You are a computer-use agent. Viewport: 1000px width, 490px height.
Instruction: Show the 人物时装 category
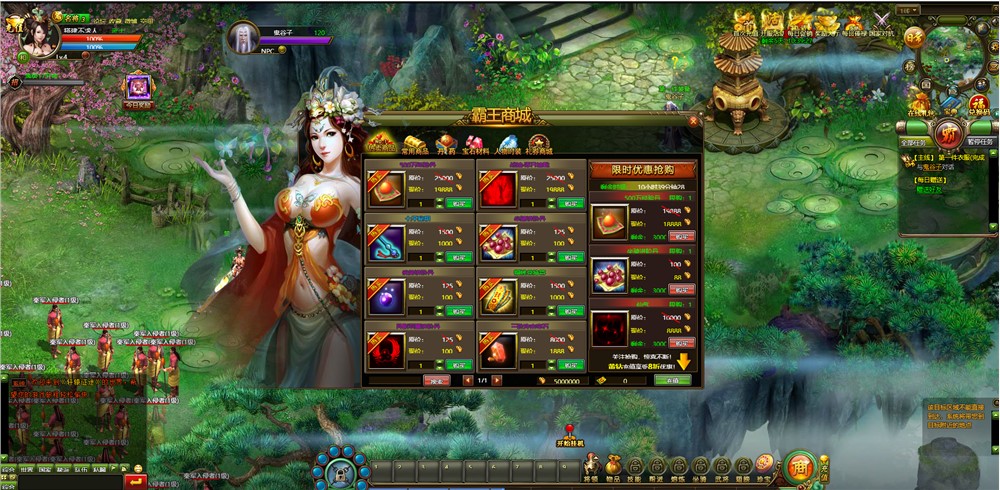click(x=509, y=146)
